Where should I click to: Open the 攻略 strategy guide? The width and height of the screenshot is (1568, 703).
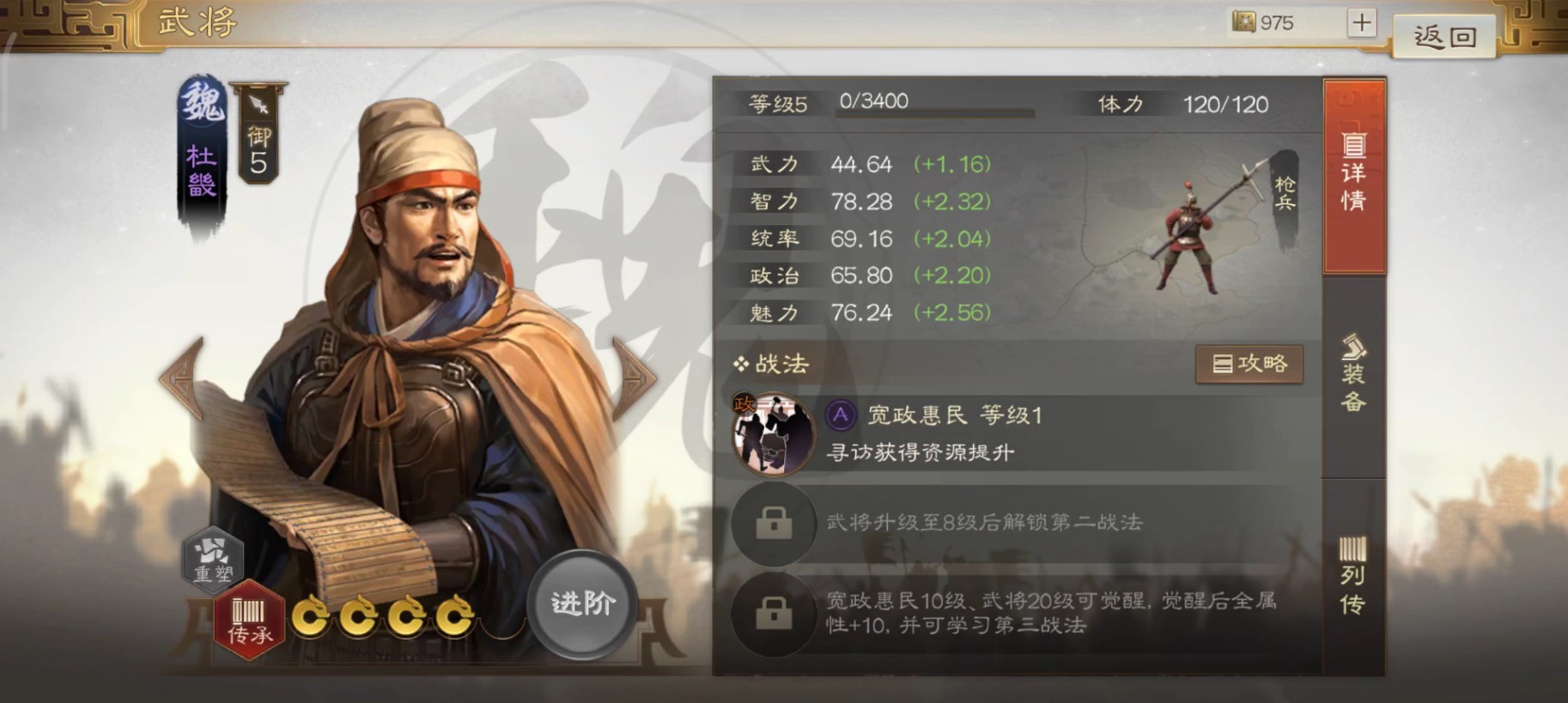click(x=1249, y=363)
